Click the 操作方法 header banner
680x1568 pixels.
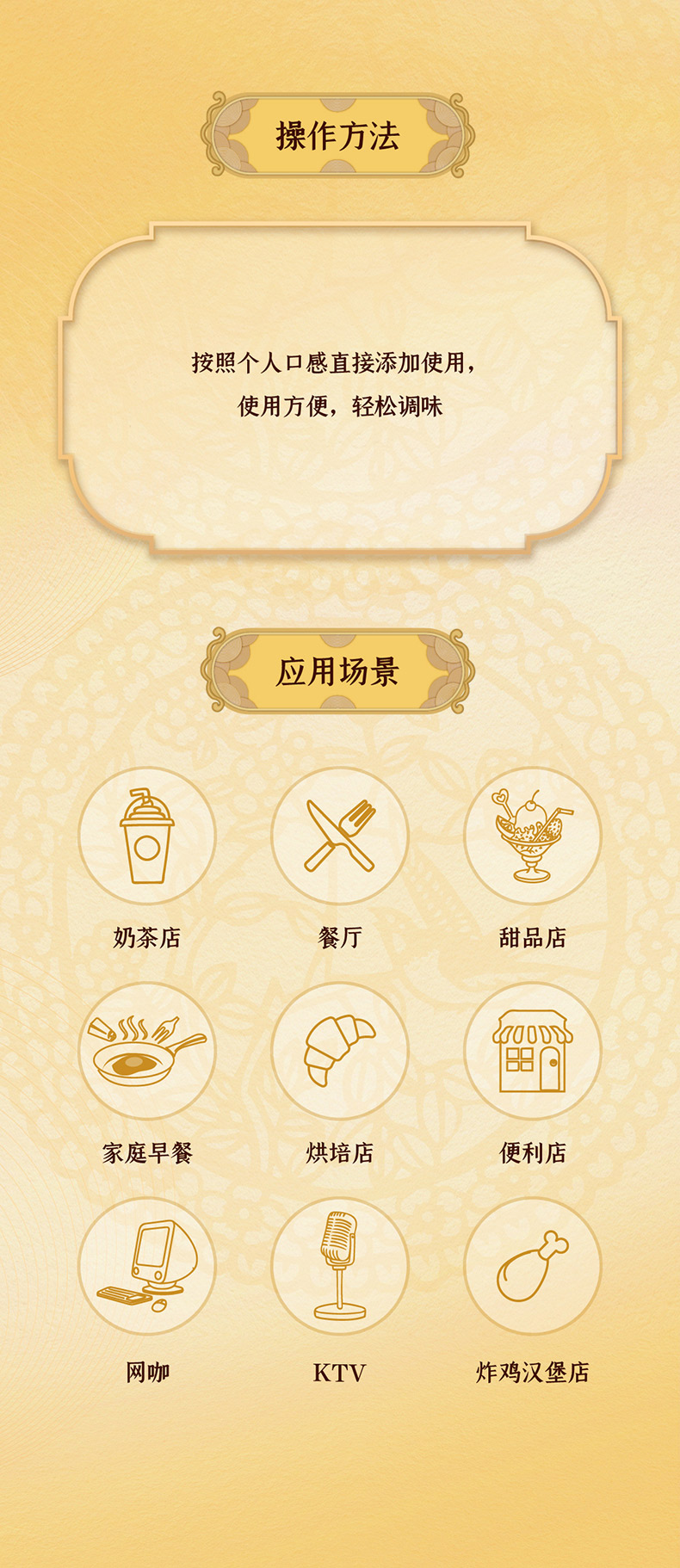pos(338,136)
